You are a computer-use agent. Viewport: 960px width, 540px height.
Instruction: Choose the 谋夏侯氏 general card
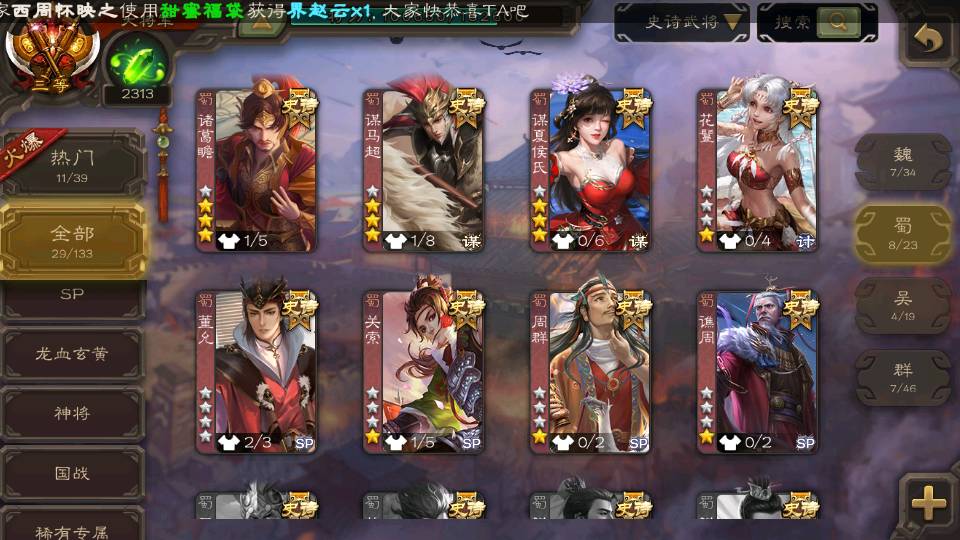tap(590, 170)
